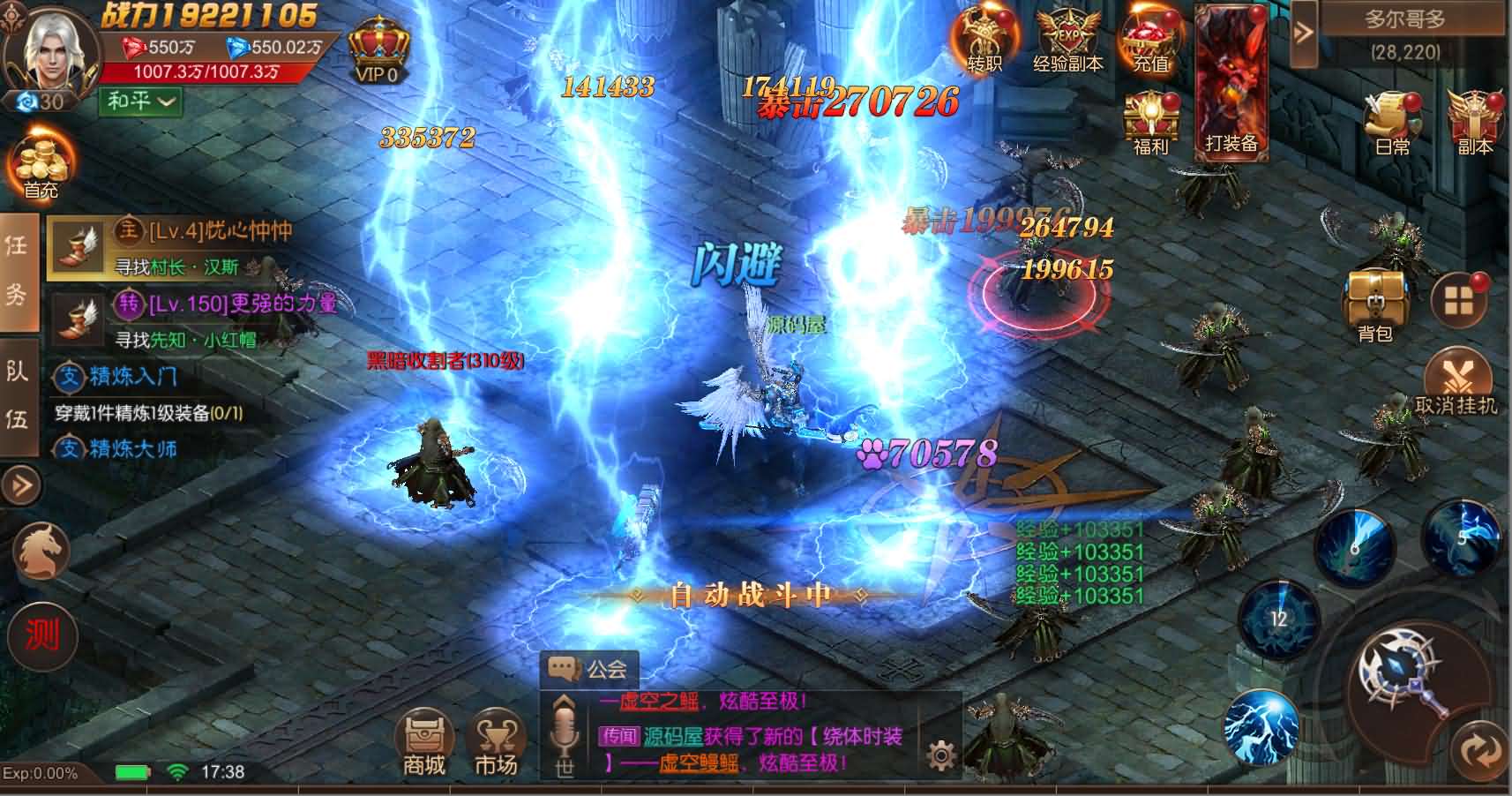Viewport: 1512px width, 796px height.
Task: Open the 公会 guild chat tab
Action: pyautogui.click(x=589, y=670)
